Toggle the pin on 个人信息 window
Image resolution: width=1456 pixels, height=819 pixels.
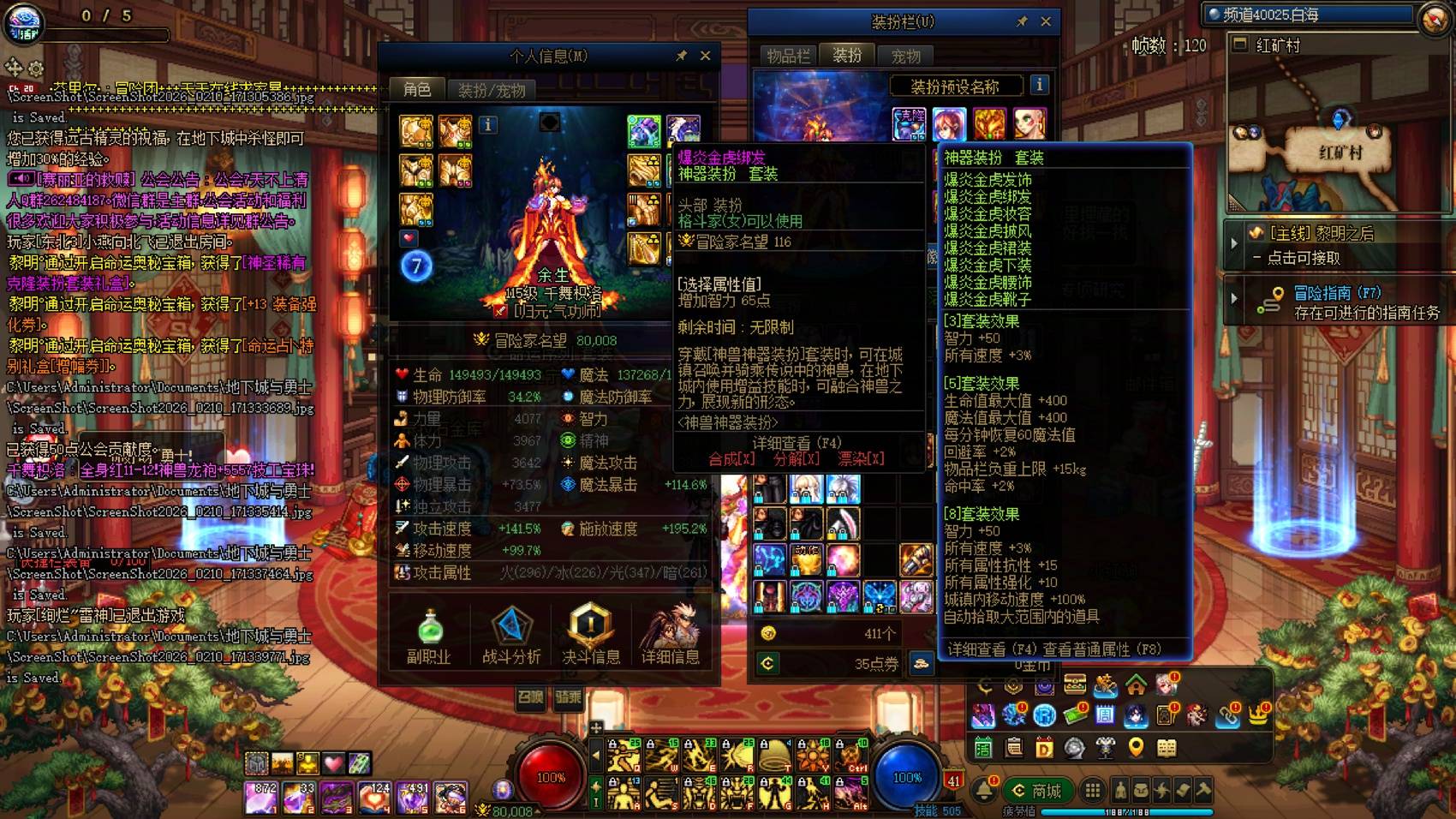683,55
